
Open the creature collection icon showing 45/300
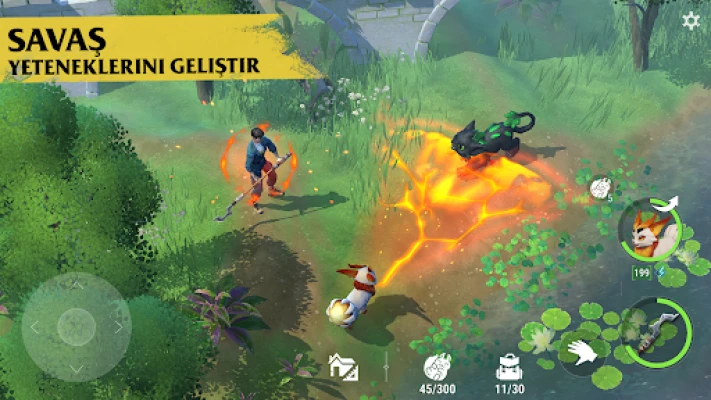[x=436, y=366]
